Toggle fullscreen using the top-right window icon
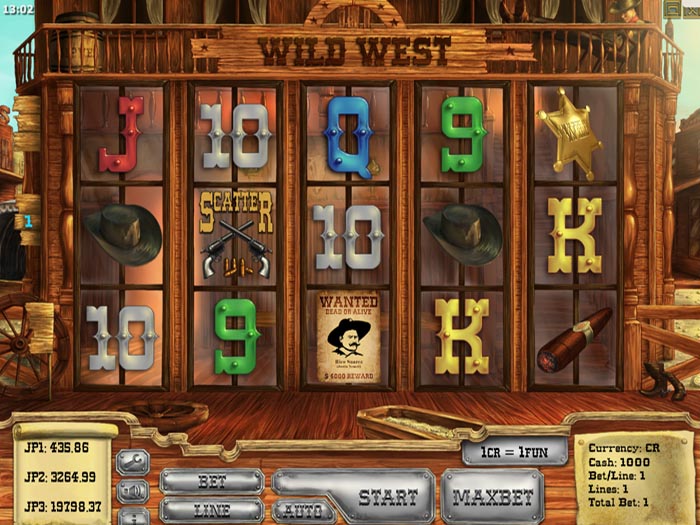Image resolution: width=700 pixels, height=525 pixels. pos(674,8)
